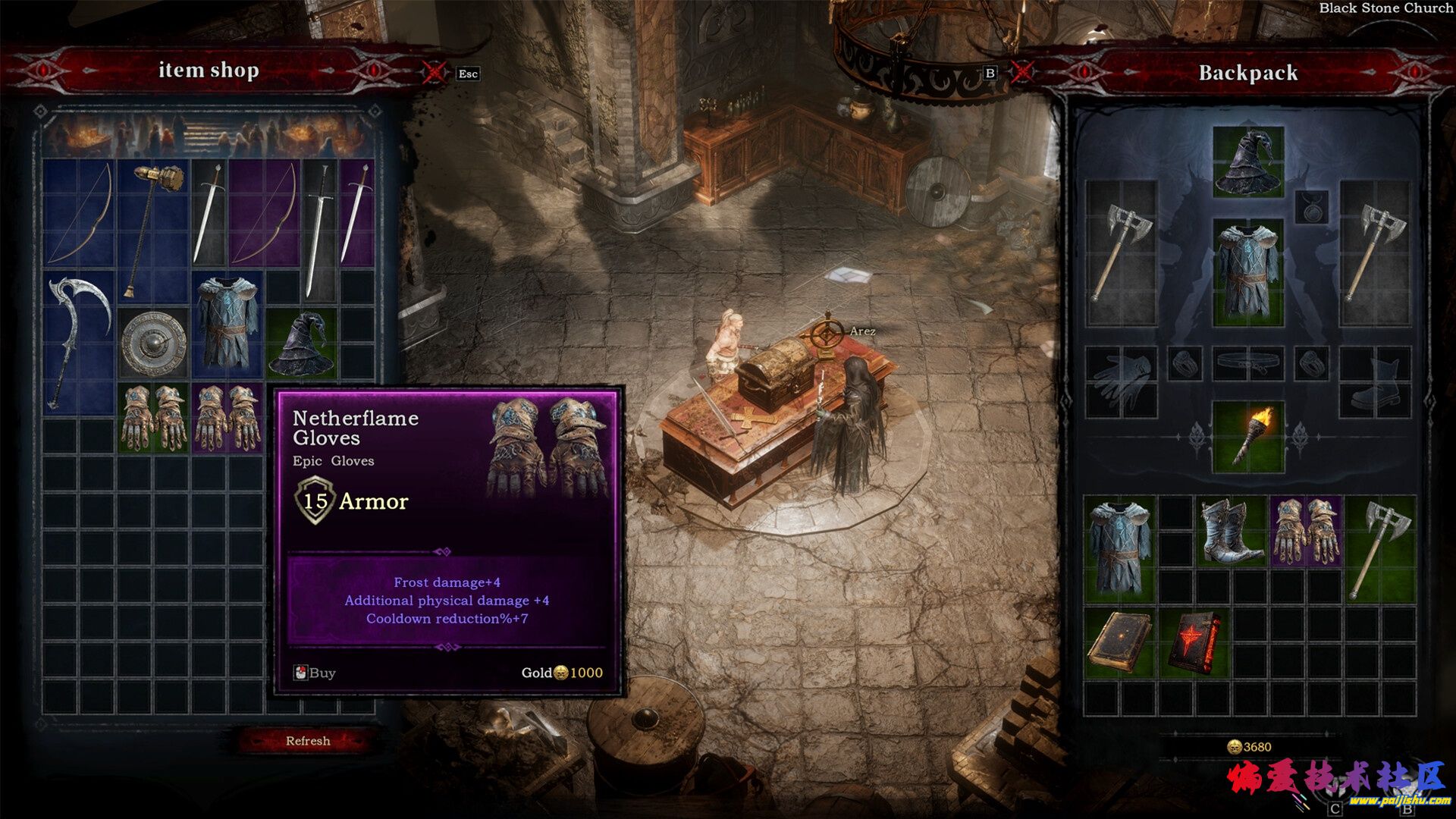Select the brown book in the backpack
Viewport: 1456px width, 819px height.
(1119, 642)
